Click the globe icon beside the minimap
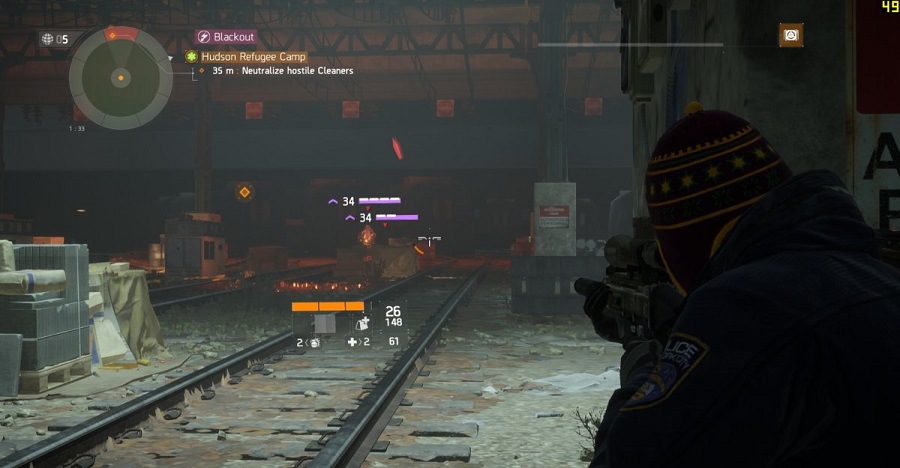900x468 pixels. (47, 39)
